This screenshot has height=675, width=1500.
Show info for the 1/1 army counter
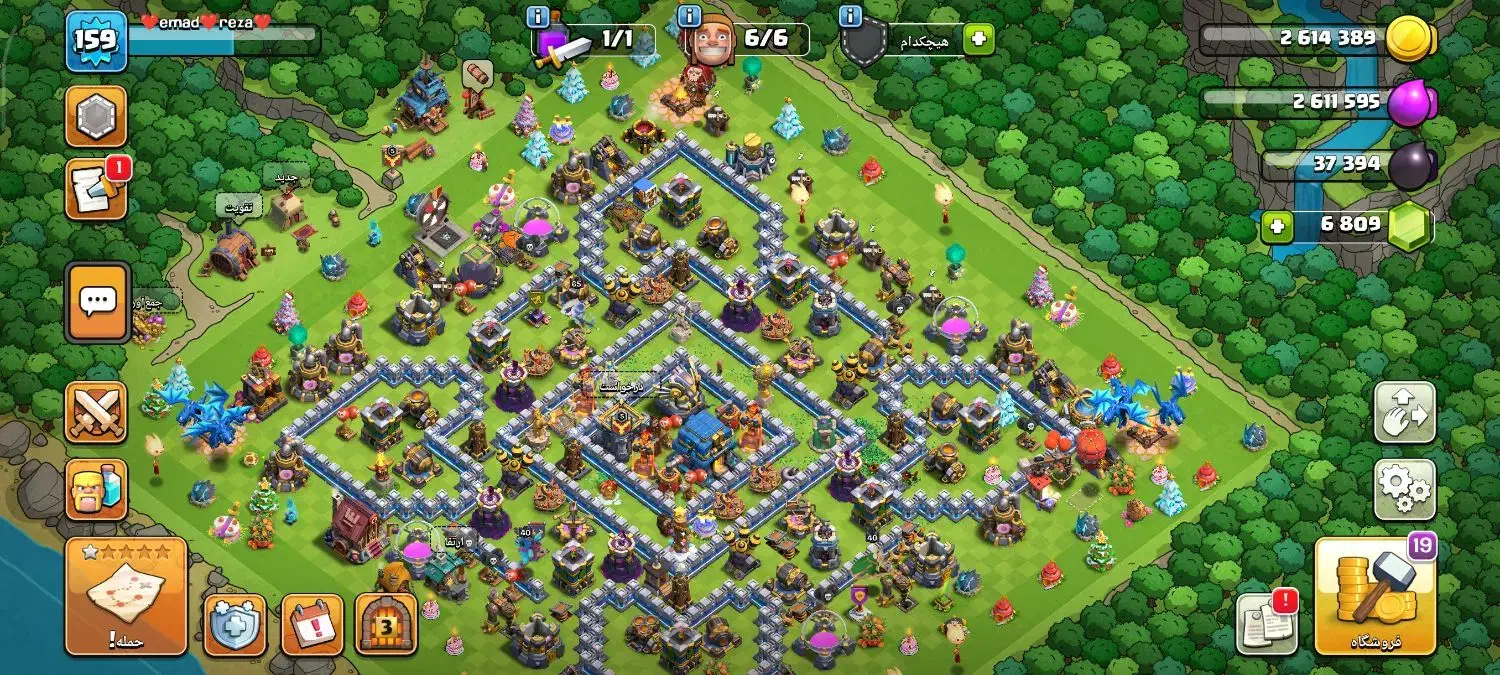tap(538, 17)
